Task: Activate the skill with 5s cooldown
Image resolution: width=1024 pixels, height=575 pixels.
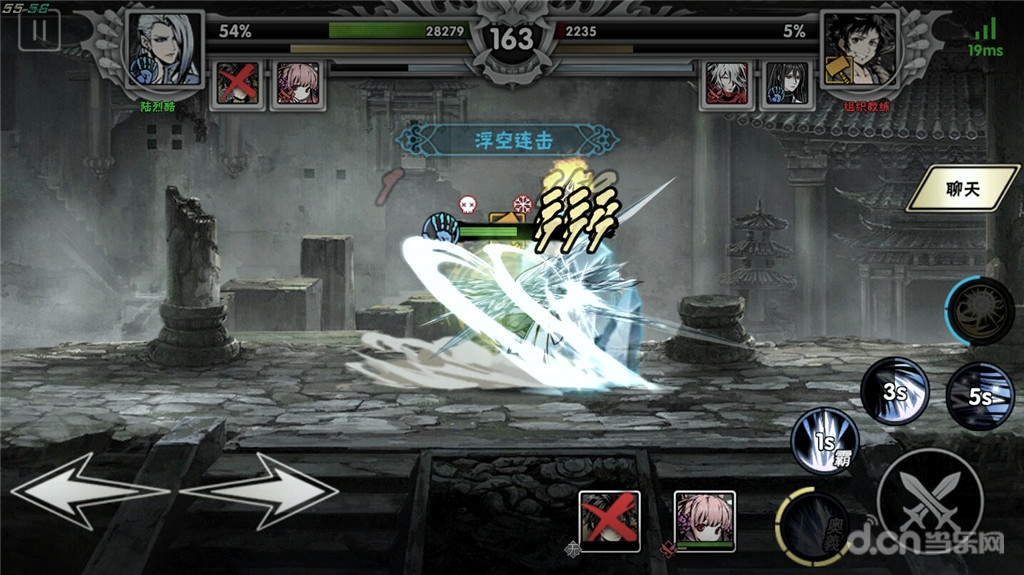Action: click(x=979, y=396)
